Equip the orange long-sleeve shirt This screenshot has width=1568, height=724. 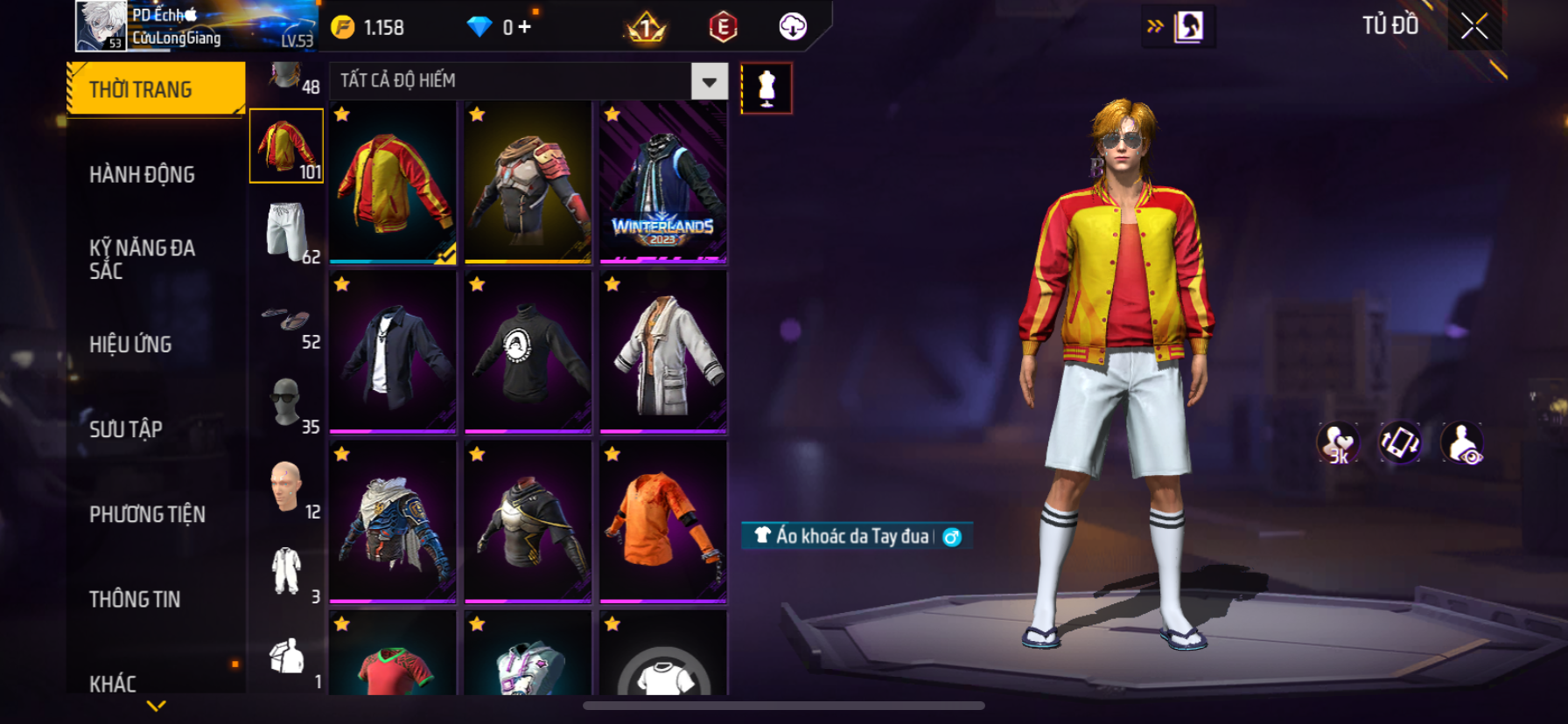pyautogui.click(x=663, y=522)
